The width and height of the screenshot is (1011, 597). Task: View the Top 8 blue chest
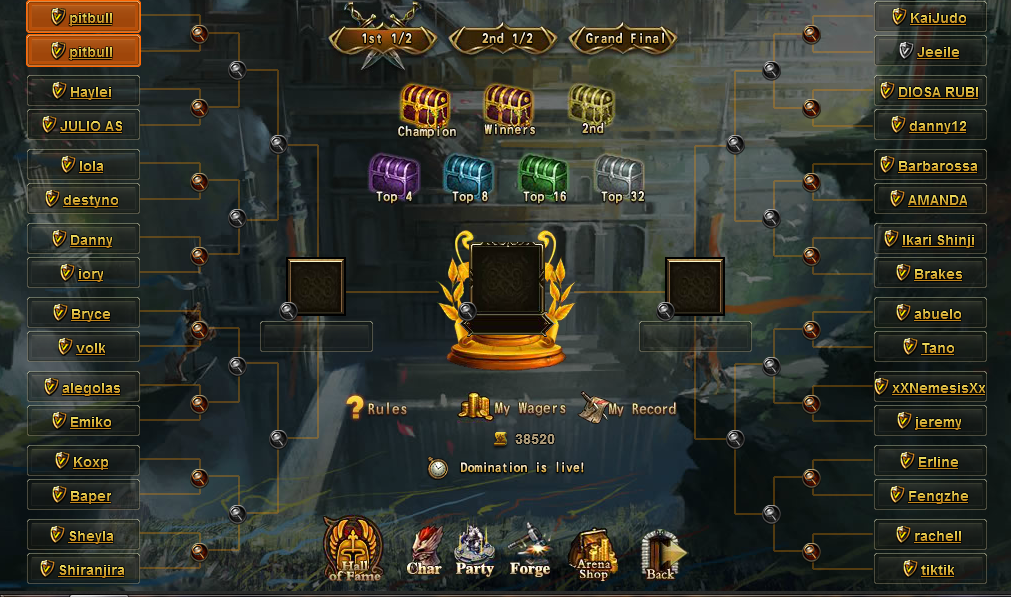[x=468, y=177]
